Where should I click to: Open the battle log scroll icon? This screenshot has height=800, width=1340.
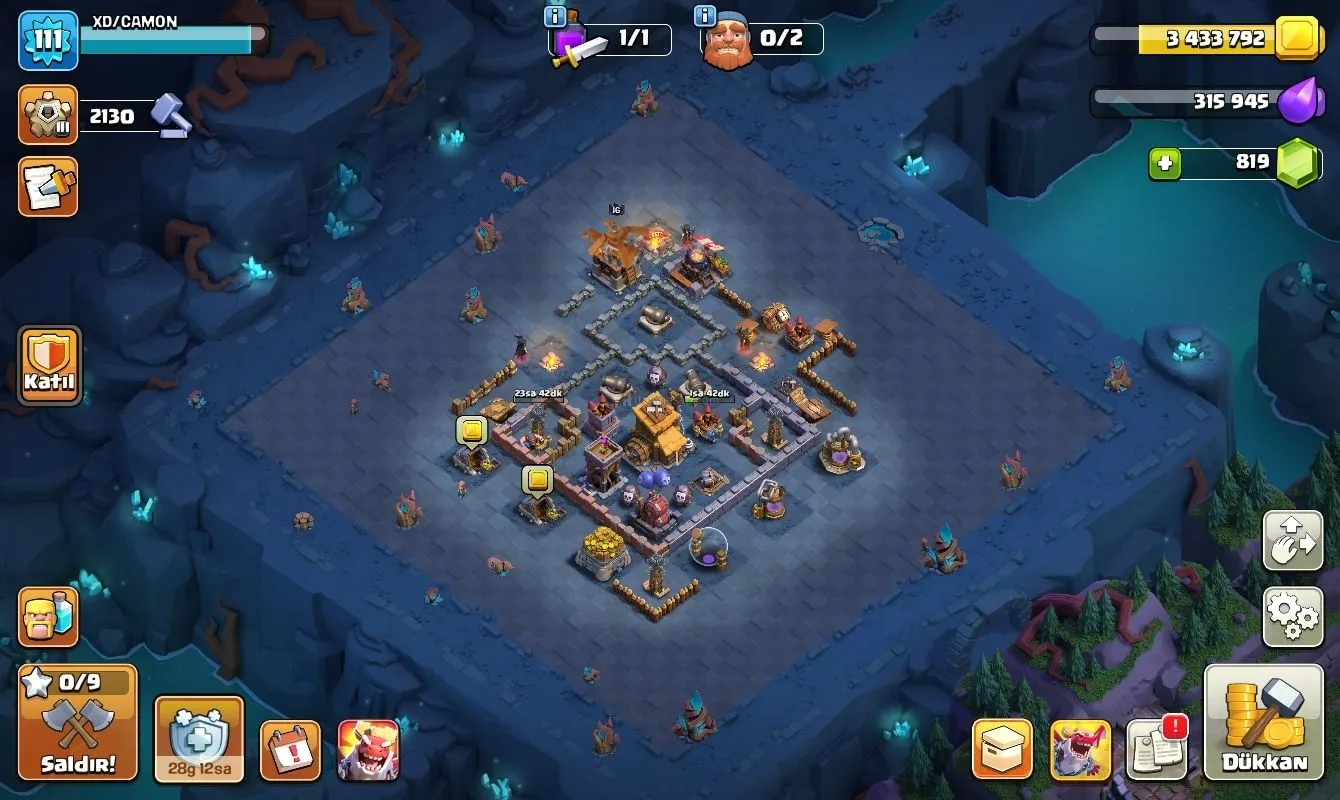[48, 187]
